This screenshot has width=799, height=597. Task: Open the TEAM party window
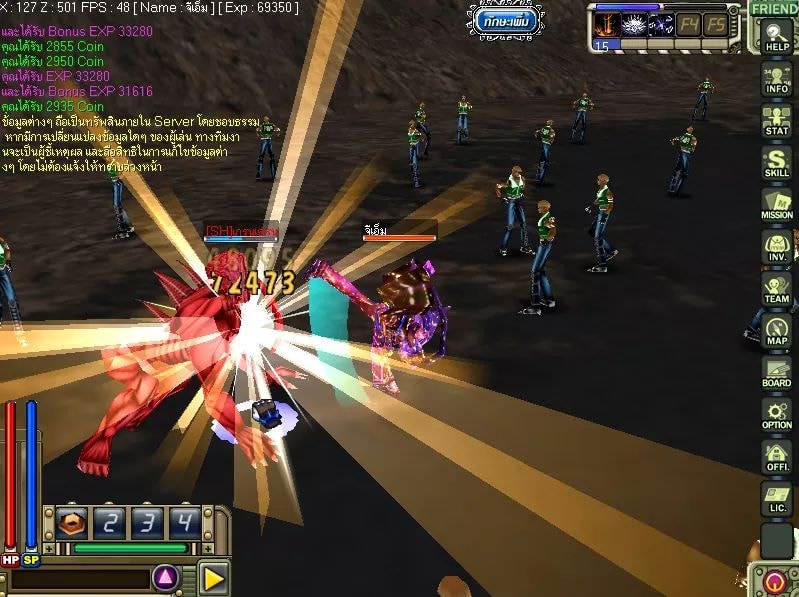coord(776,288)
